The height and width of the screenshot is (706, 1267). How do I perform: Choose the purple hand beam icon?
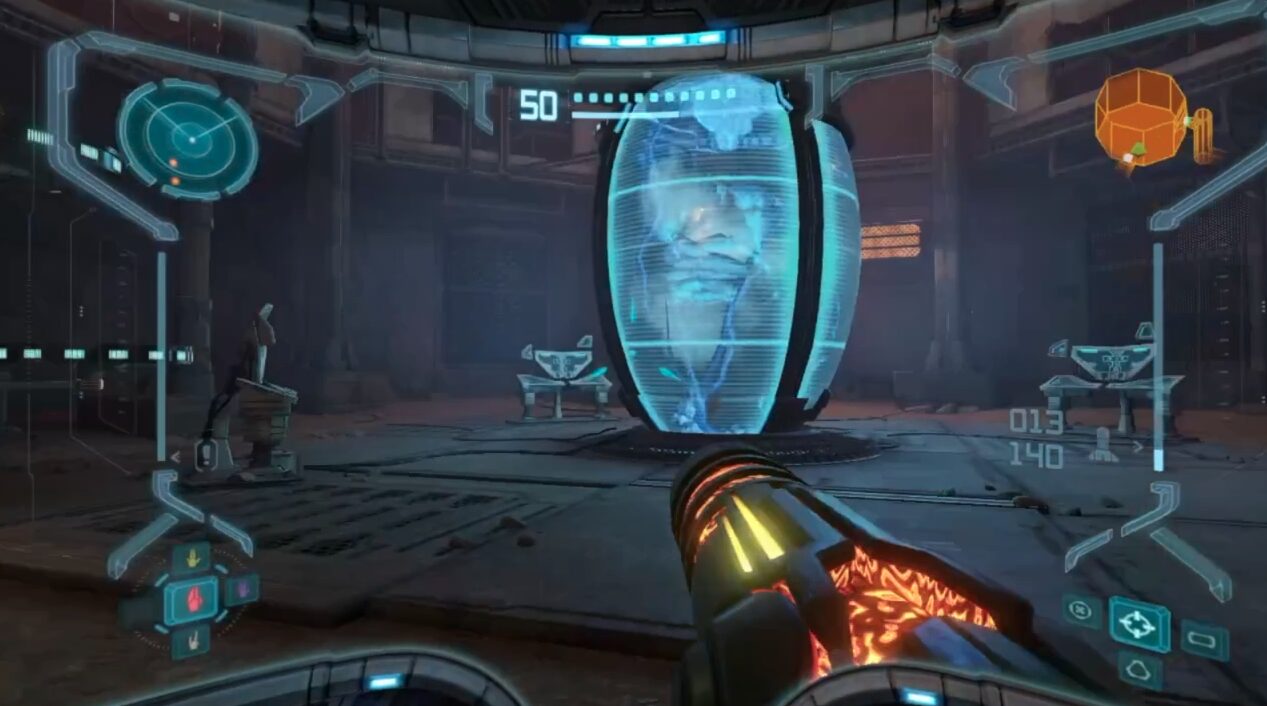pyautogui.click(x=240, y=588)
